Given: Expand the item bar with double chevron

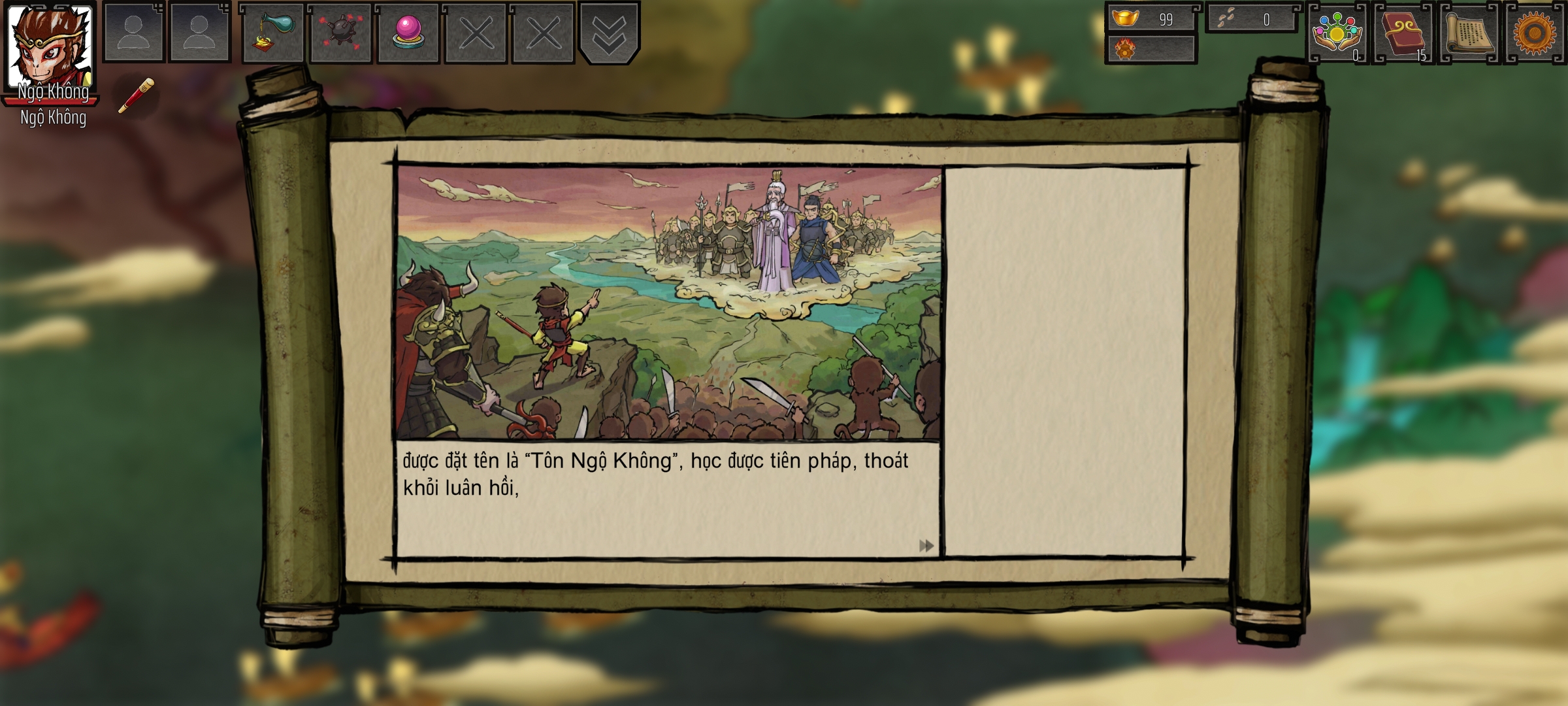Looking at the screenshot, I should point(609,34).
